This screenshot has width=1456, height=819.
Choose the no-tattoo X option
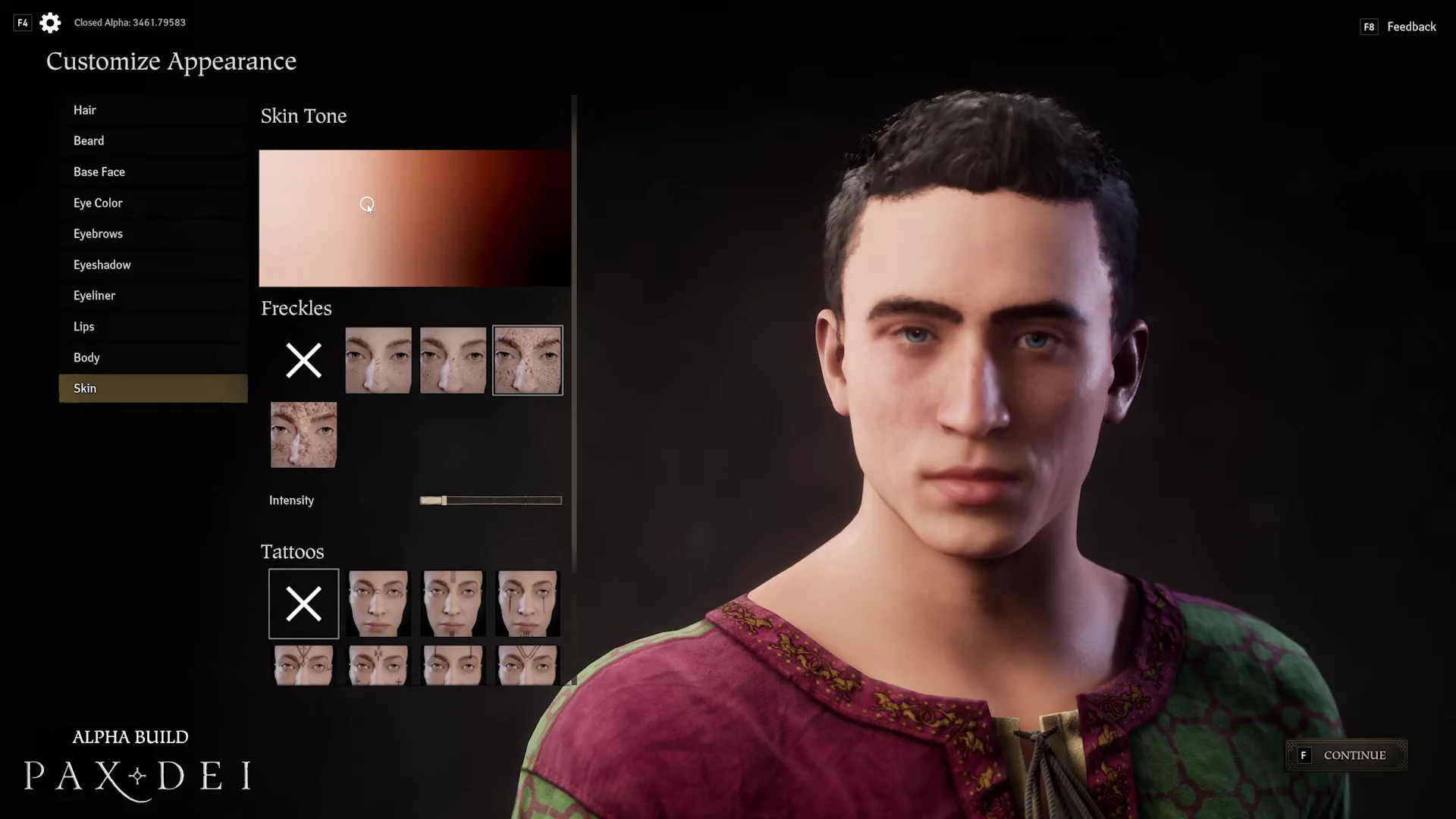click(x=303, y=604)
